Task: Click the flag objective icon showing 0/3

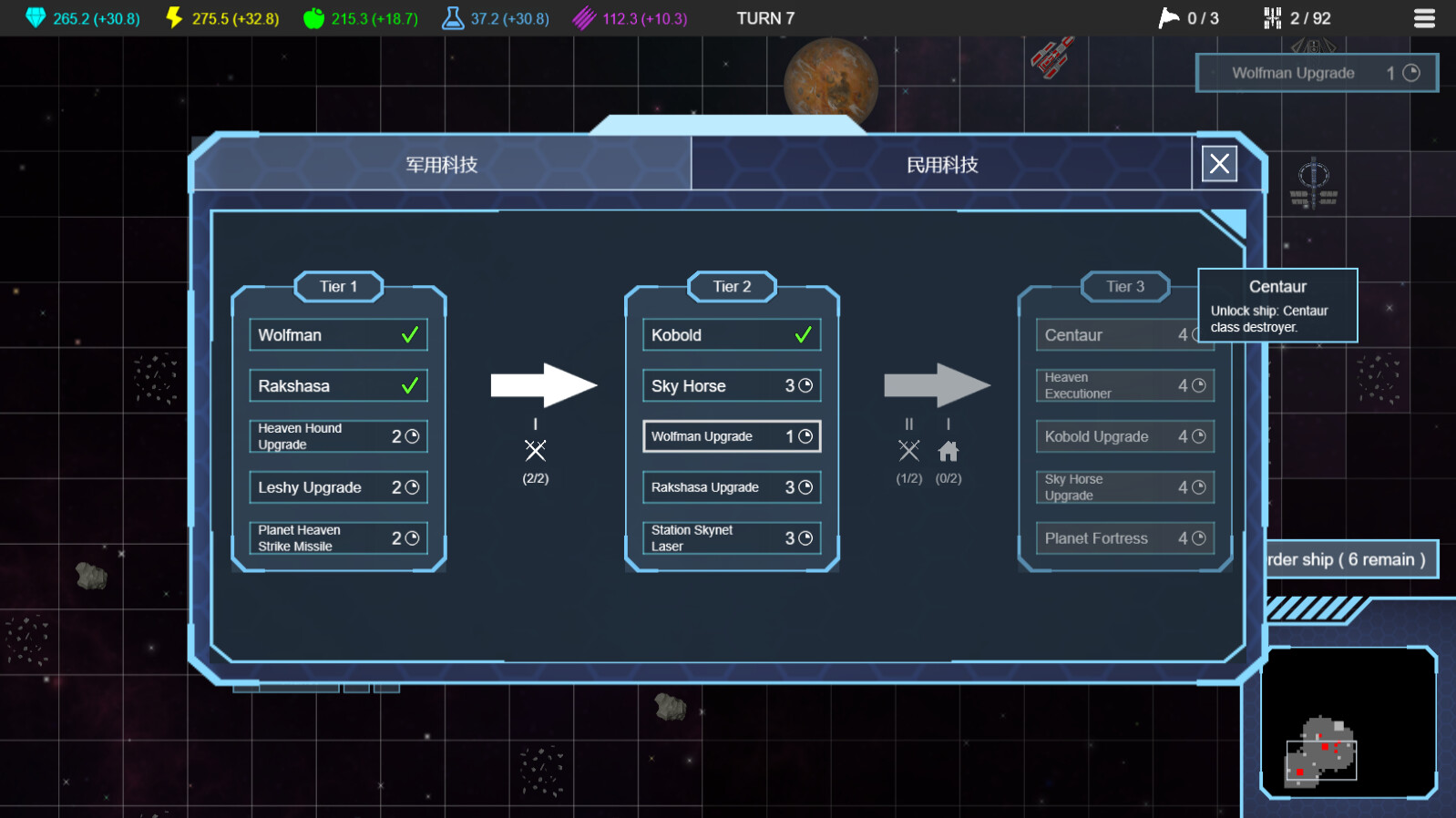Action: tap(1168, 16)
